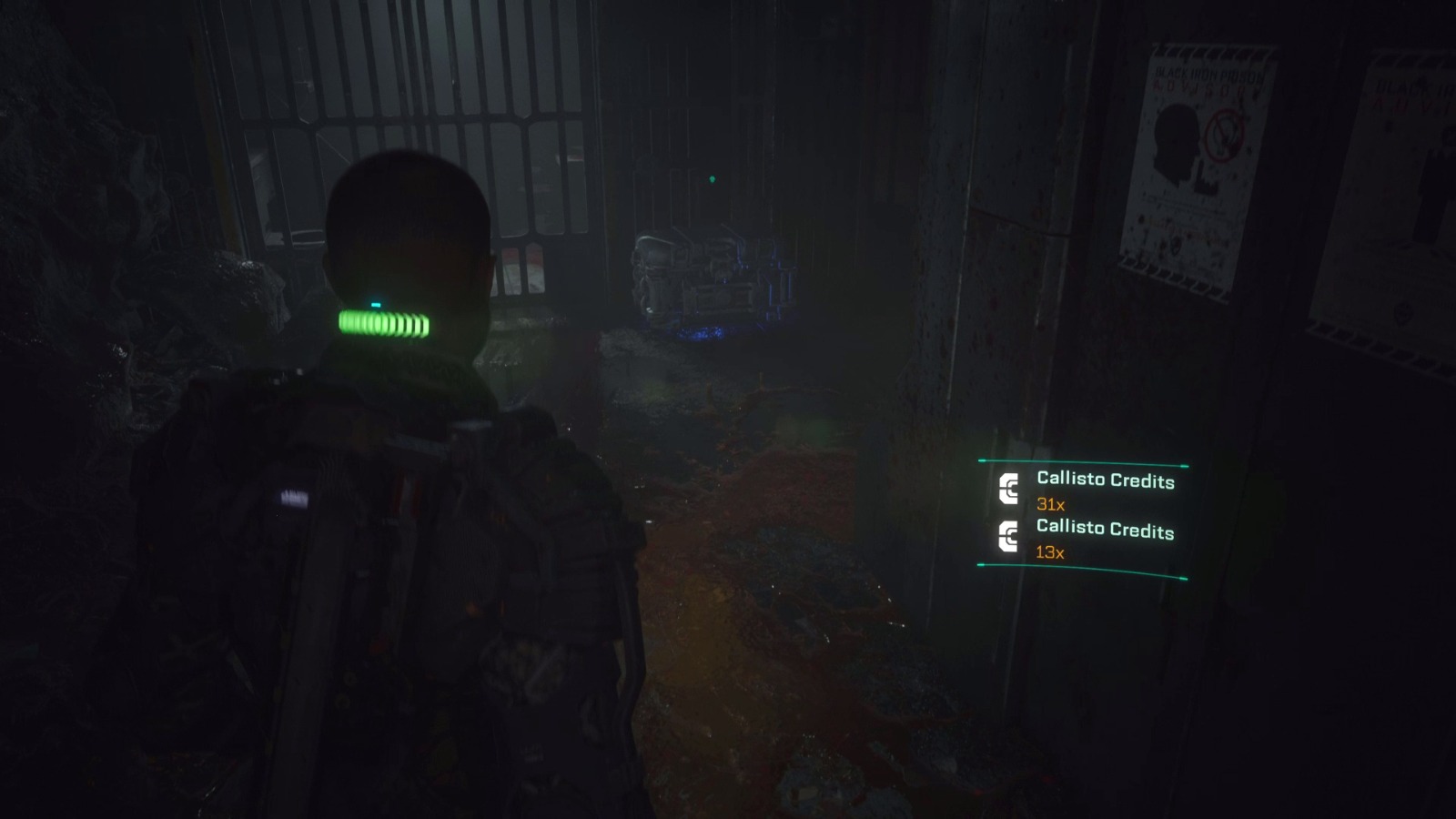Click the blue status light on Jacob's neck implant
The image size is (1456, 819).
pyautogui.click(x=376, y=303)
